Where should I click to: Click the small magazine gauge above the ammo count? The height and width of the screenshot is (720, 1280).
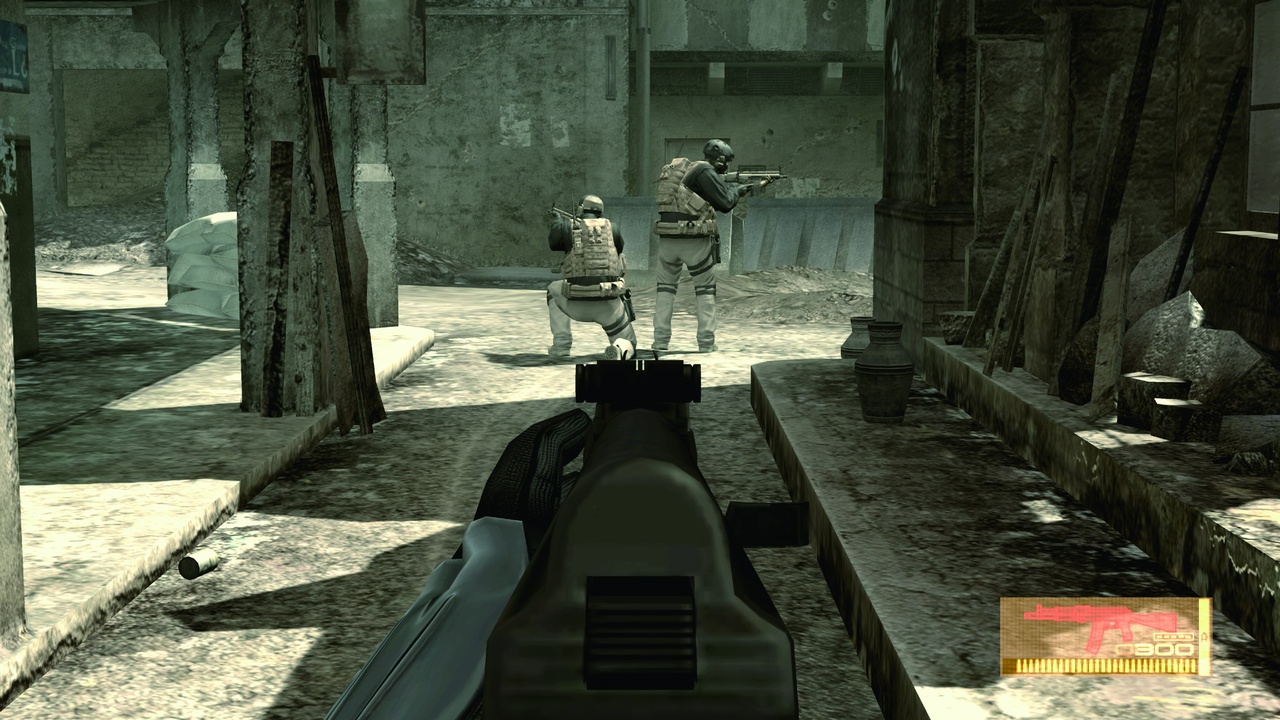pos(1174,637)
